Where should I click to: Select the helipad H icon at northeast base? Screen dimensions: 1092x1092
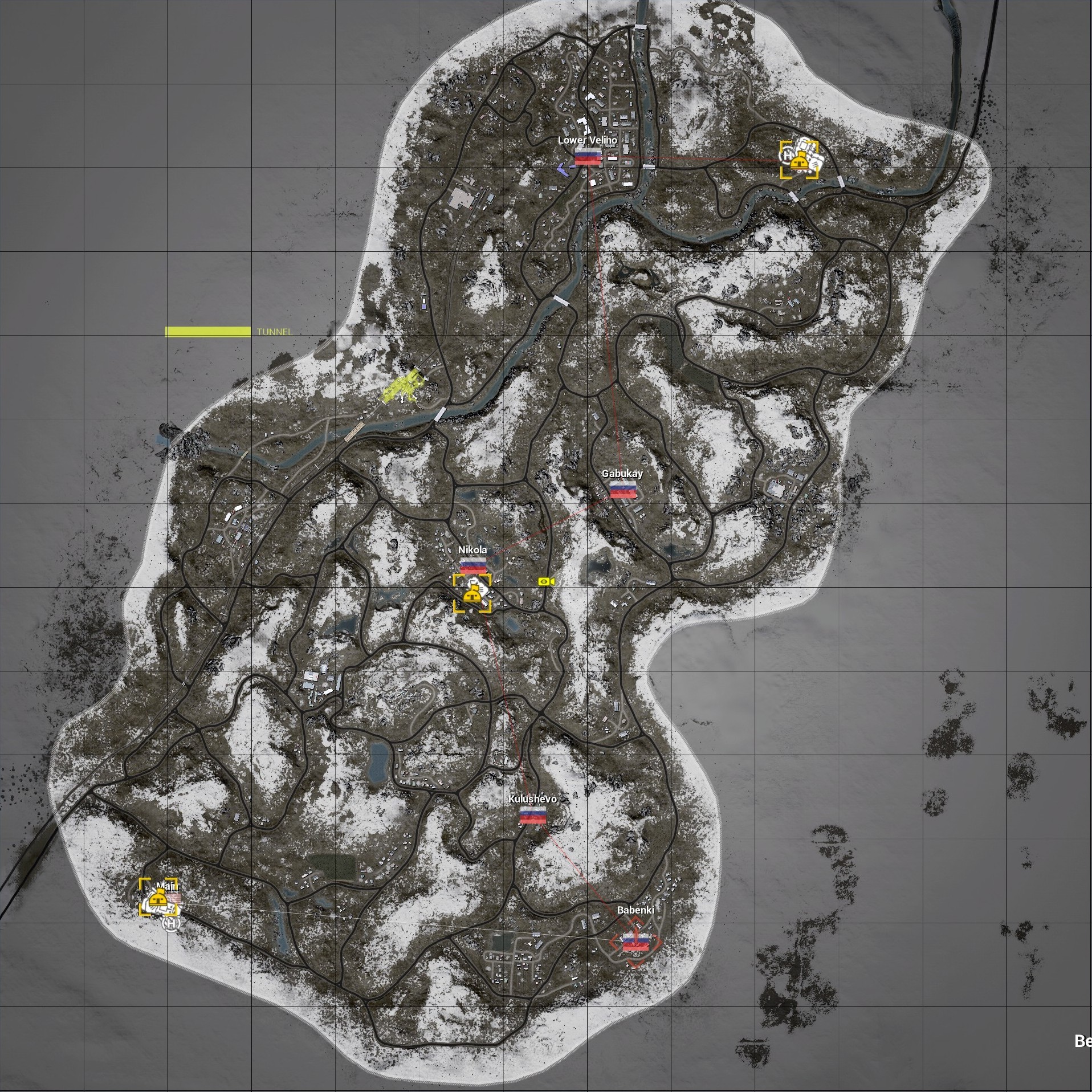(788, 154)
